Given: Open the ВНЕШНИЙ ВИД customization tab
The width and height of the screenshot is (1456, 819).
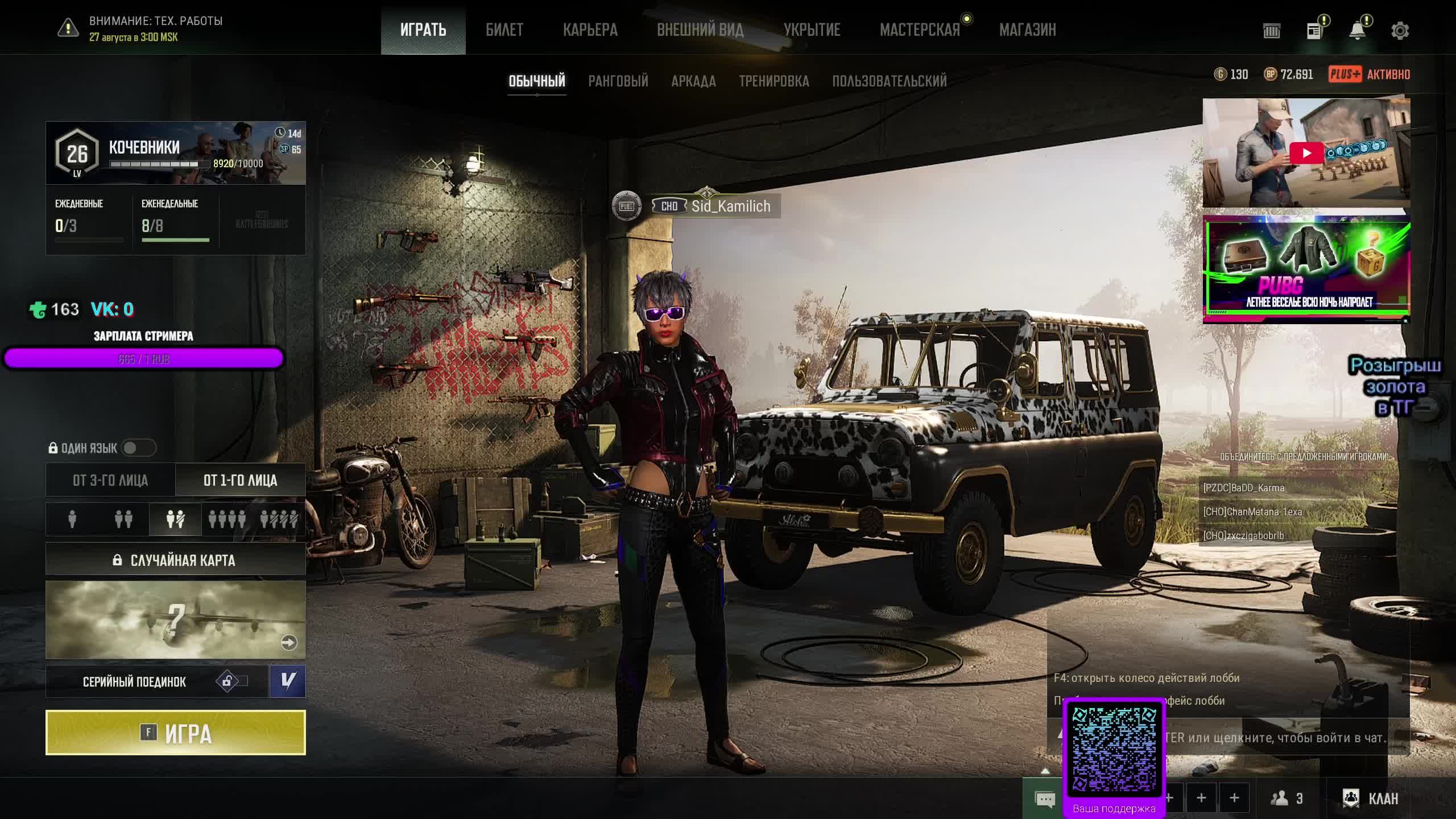Looking at the screenshot, I should (700, 30).
